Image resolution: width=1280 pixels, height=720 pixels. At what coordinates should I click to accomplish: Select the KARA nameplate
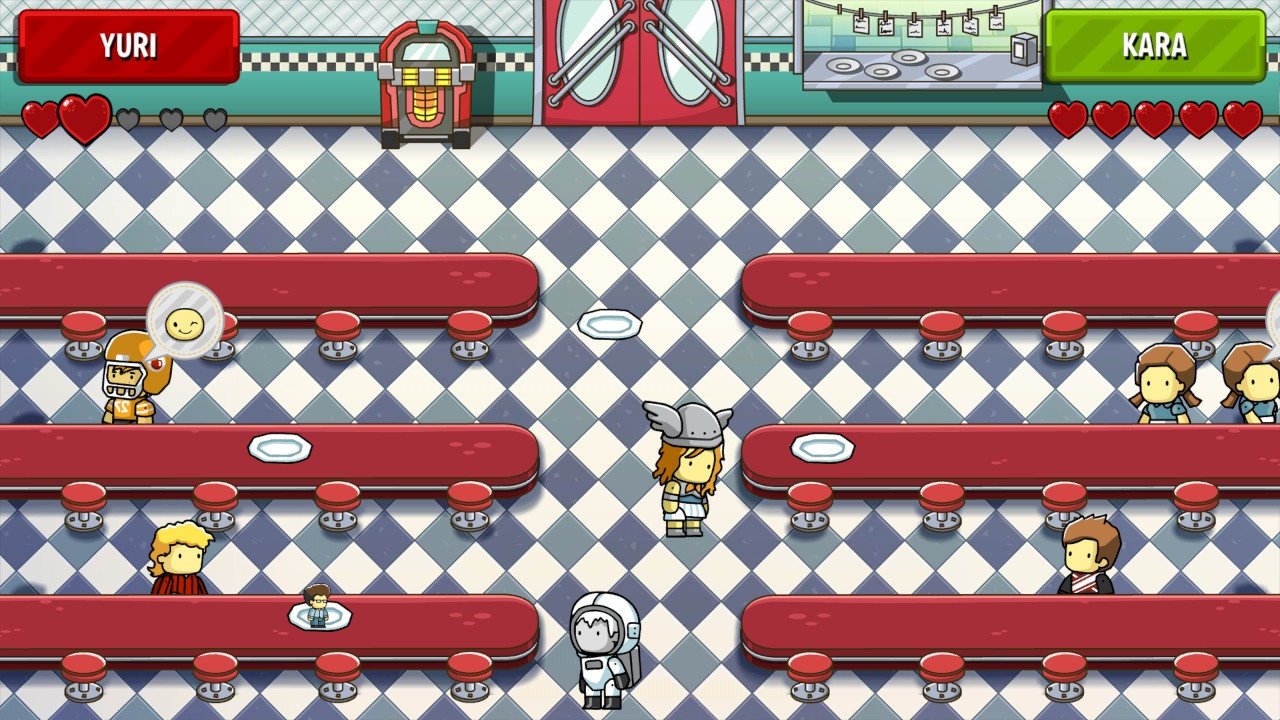1155,45
